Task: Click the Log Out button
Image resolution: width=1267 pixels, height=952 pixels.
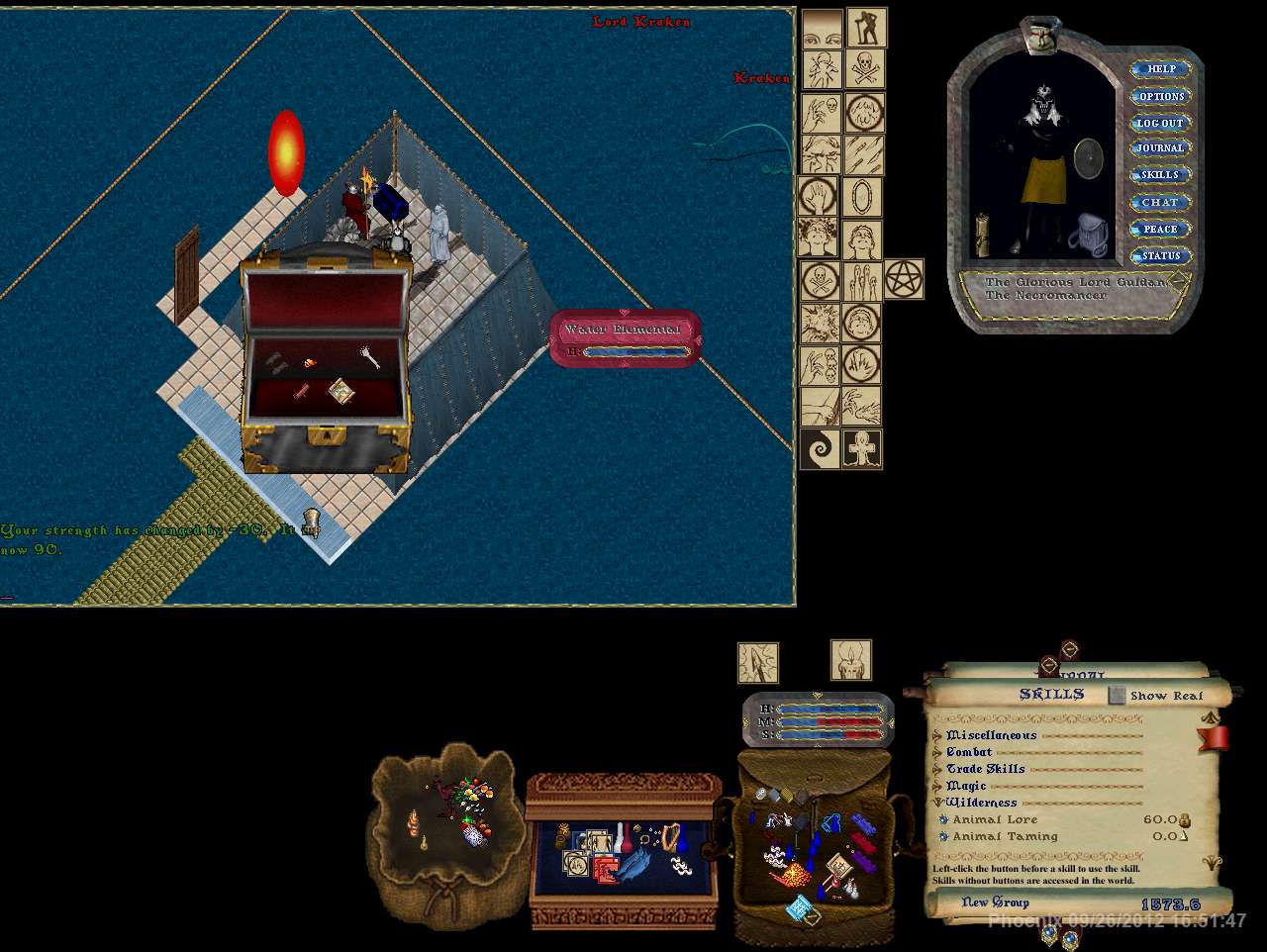Action: click(x=1160, y=123)
